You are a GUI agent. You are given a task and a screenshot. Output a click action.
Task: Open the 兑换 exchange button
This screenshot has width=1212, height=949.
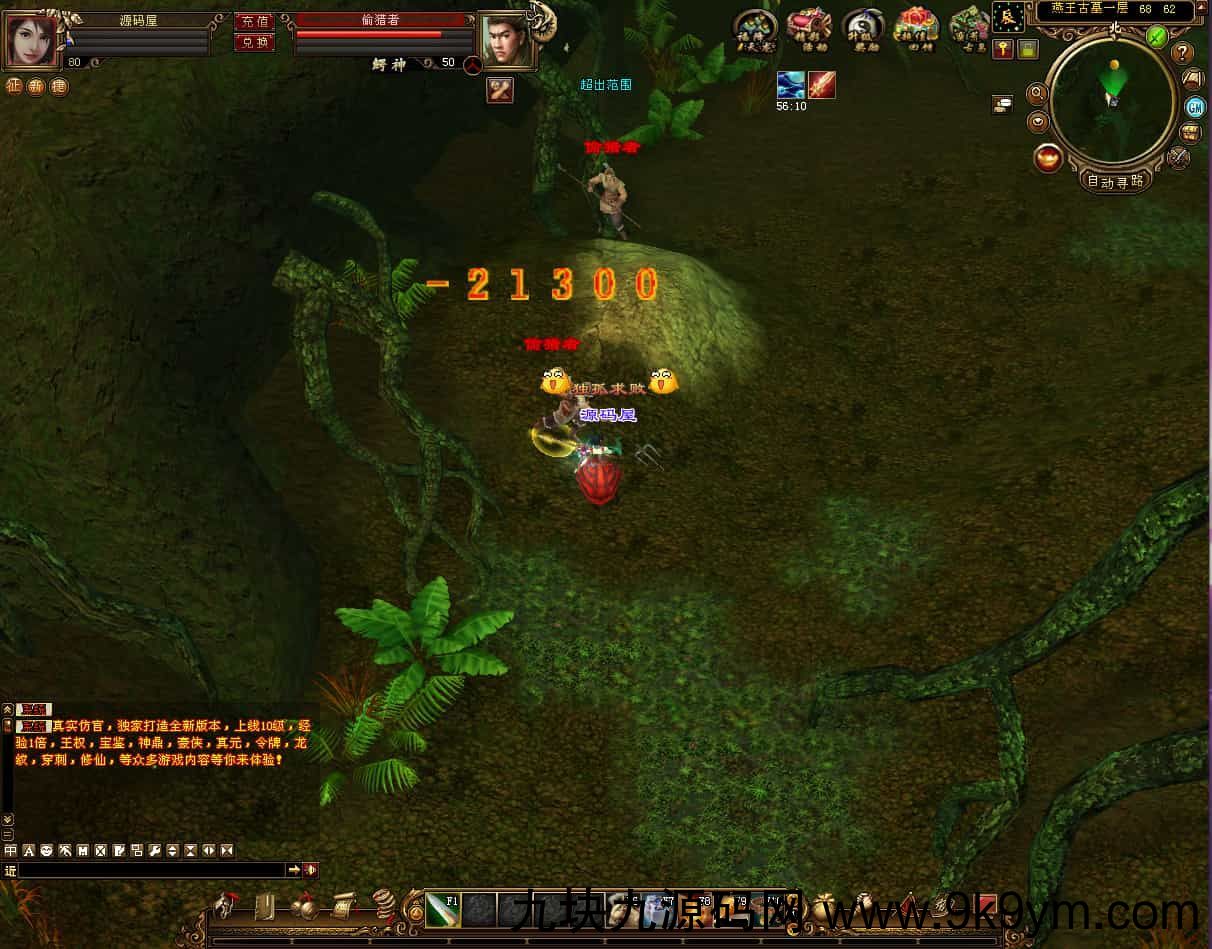click(254, 42)
